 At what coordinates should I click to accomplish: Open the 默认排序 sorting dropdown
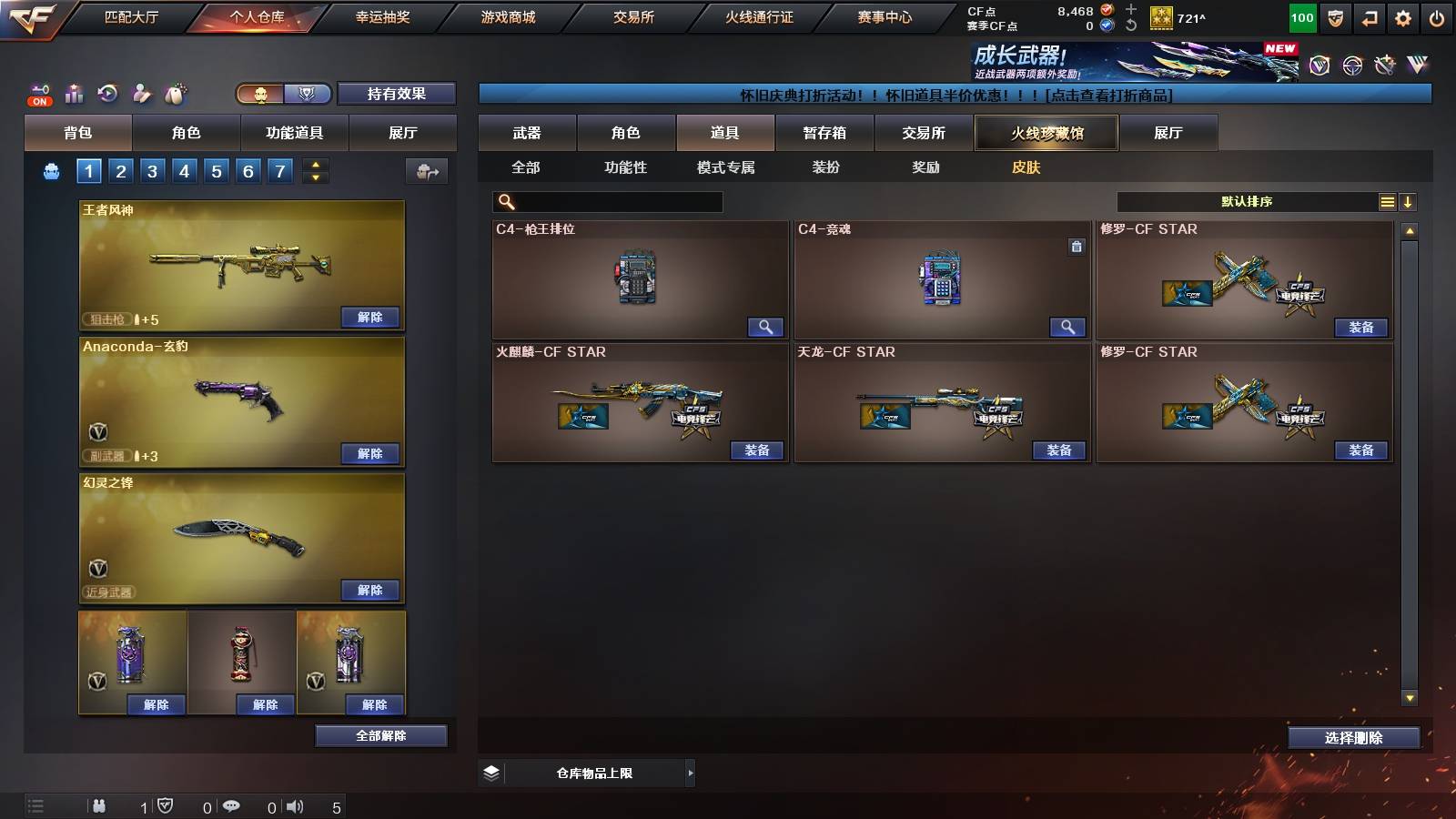(x=1247, y=201)
